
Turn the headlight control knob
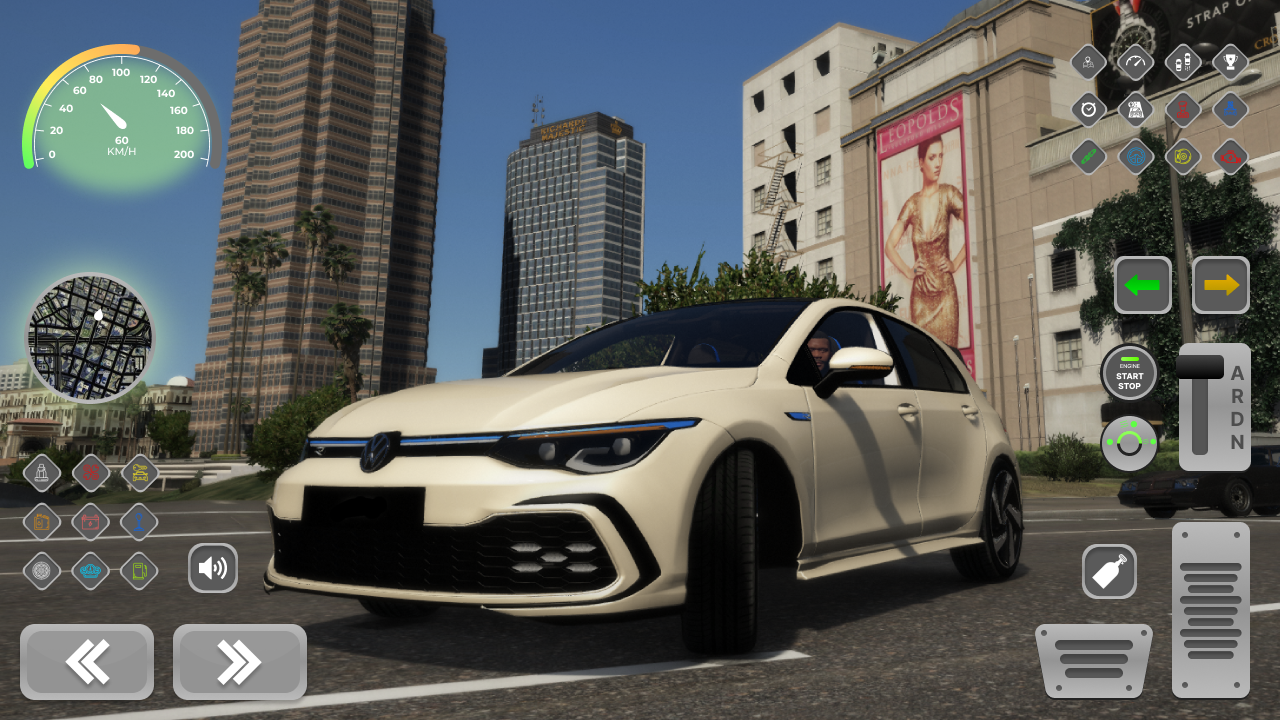[x=1129, y=443]
